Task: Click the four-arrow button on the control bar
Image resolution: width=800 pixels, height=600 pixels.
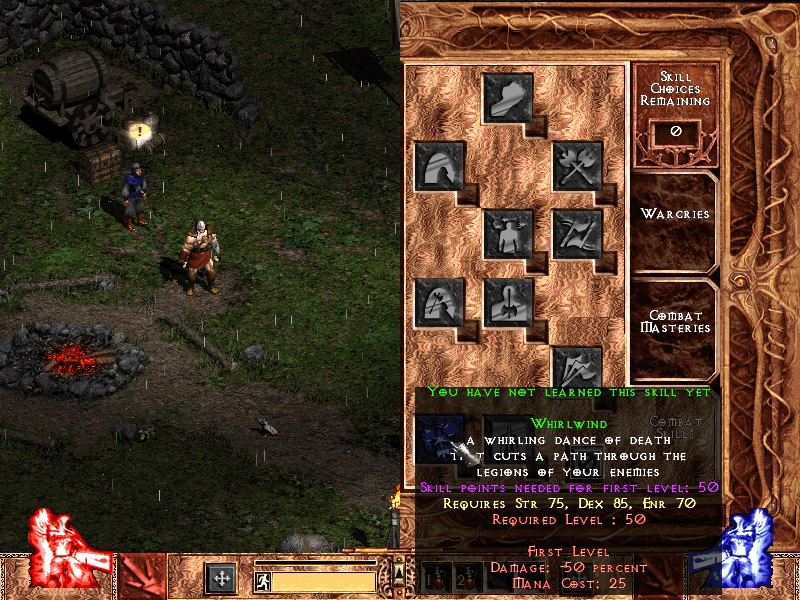Action: 221,578
